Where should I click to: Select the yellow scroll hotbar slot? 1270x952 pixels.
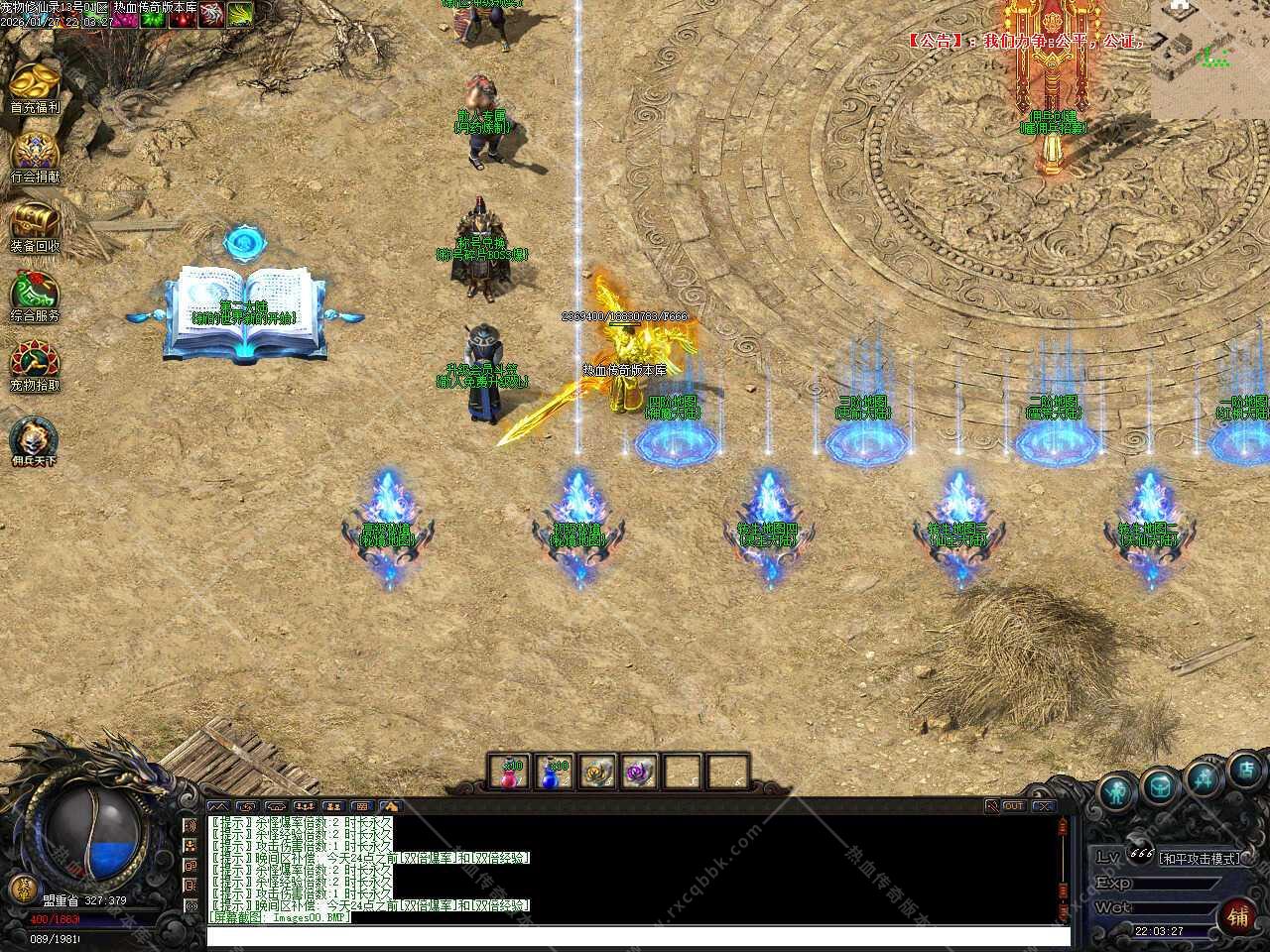(595, 772)
